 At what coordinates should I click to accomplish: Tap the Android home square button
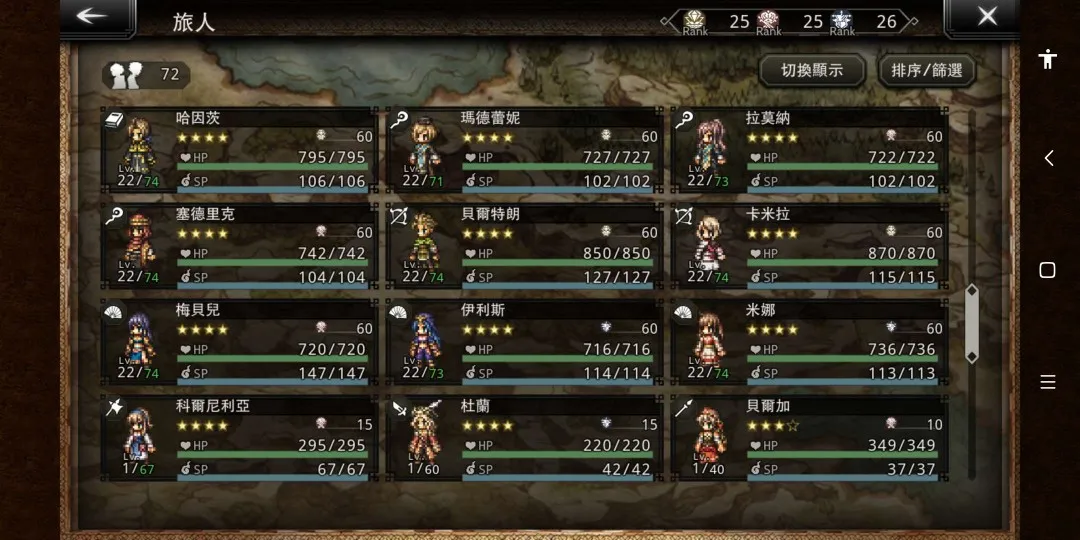click(x=1047, y=270)
